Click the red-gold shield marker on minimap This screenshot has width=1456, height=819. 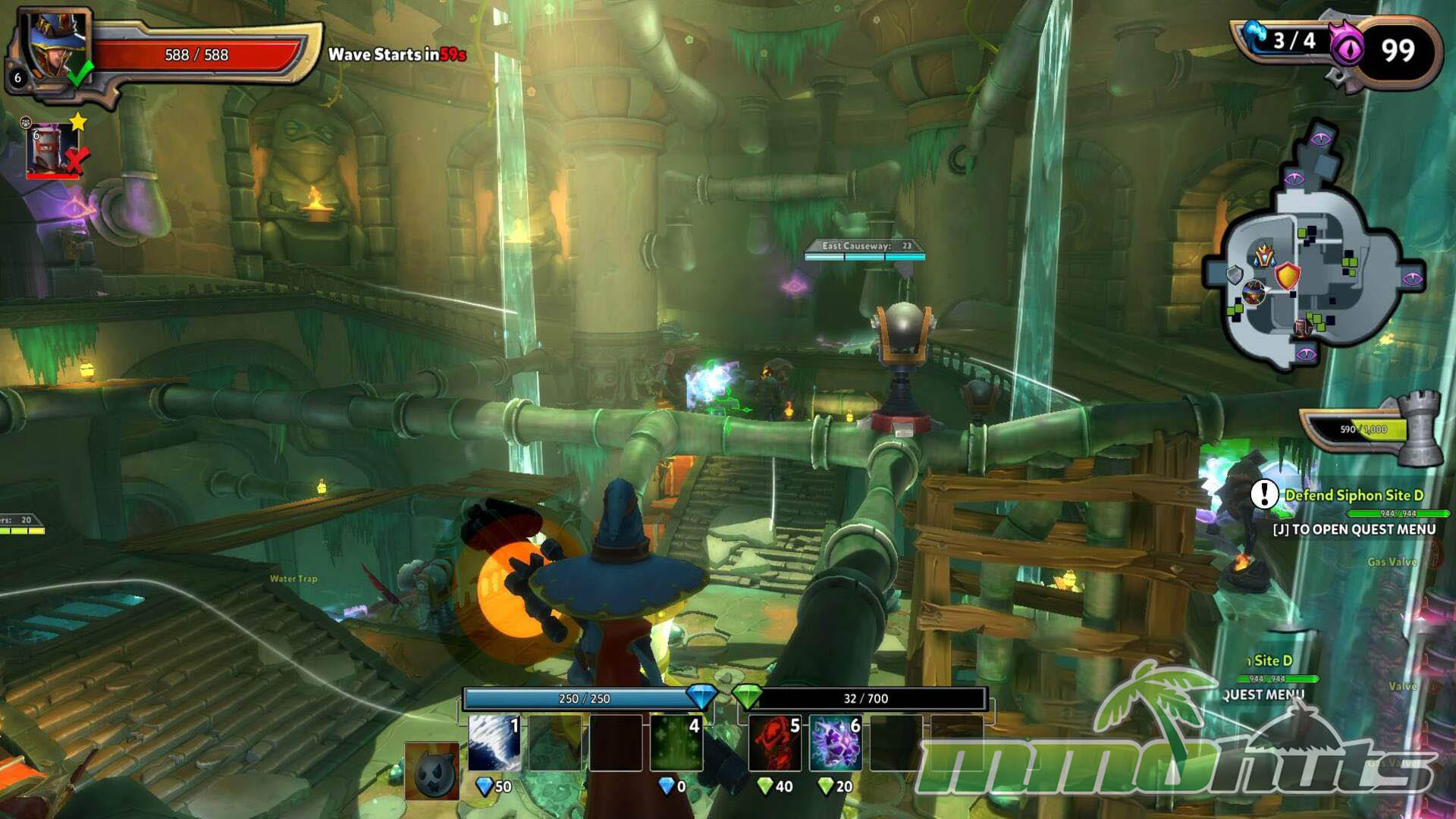pyautogui.click(x=1288, y=275)
